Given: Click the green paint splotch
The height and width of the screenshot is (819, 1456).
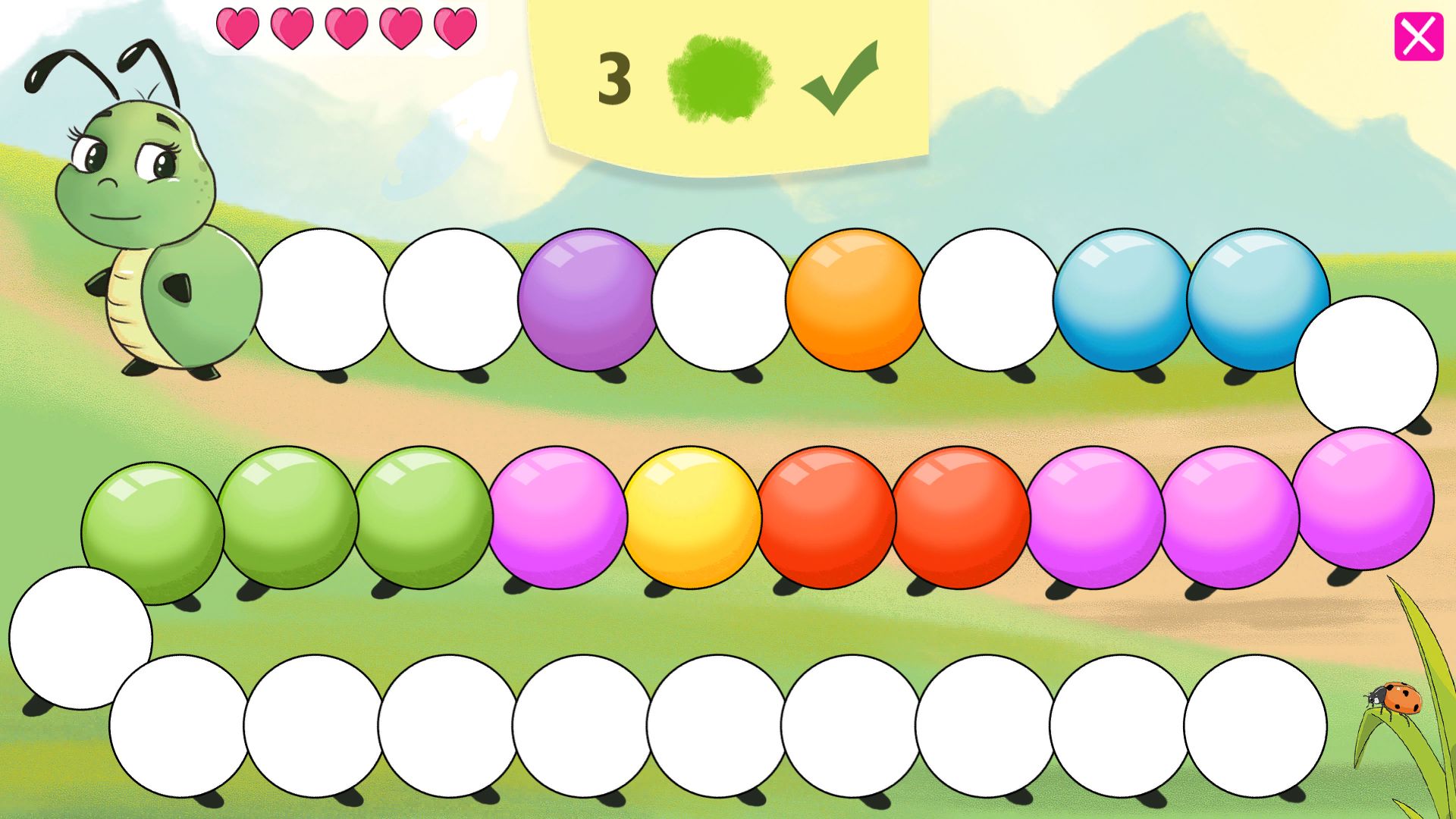Looking at the screenshot, I should (720, 78).
